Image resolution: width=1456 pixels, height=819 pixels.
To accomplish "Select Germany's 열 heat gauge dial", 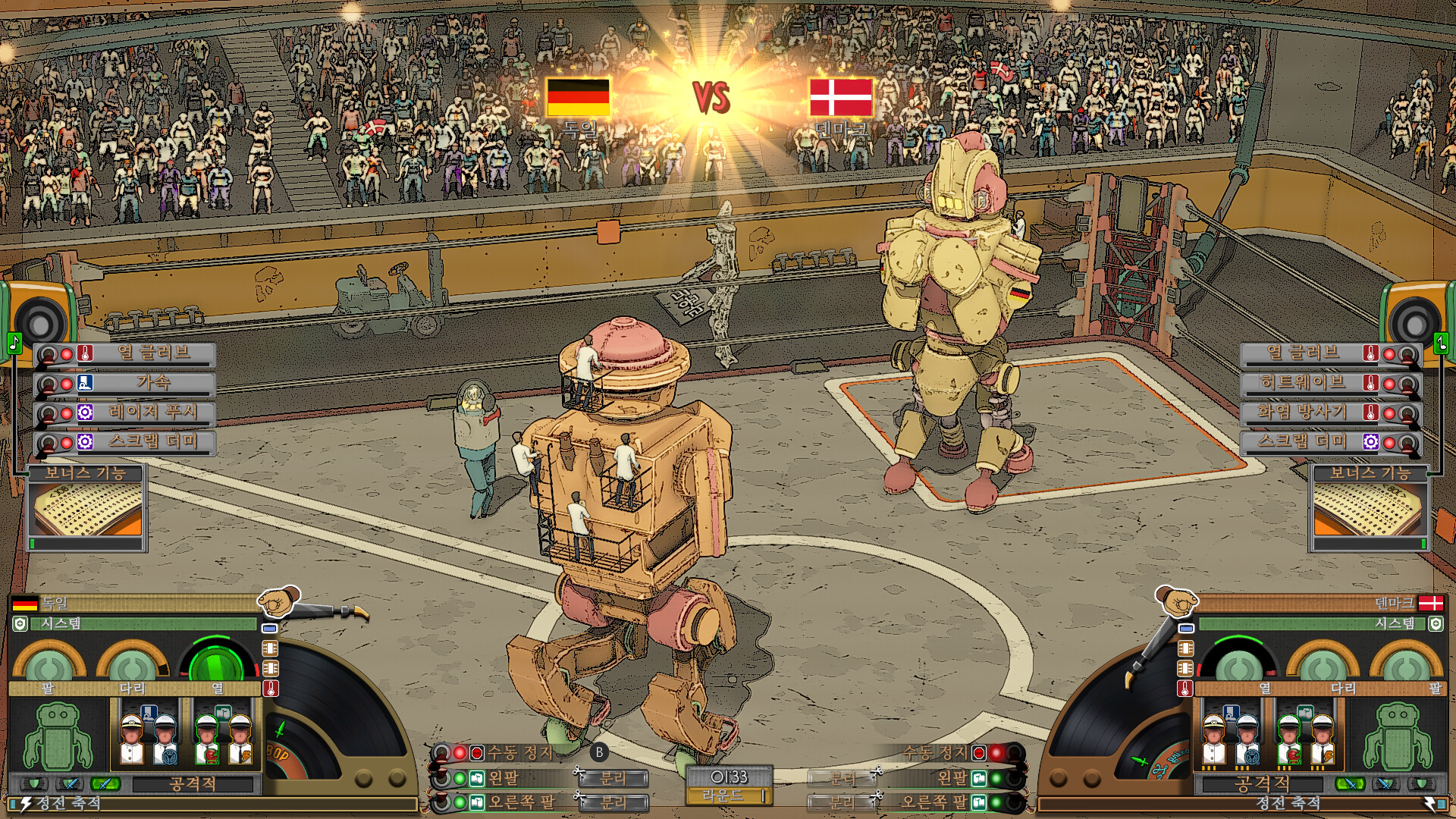I will point(216,664).
